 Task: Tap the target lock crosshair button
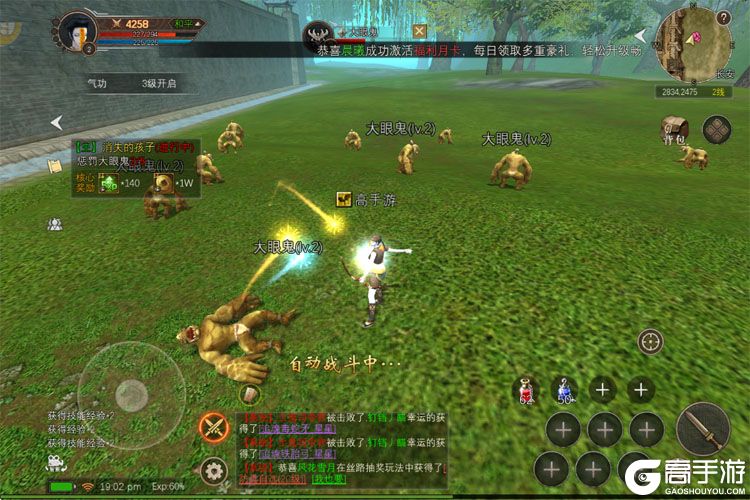(x=651, y=341)
